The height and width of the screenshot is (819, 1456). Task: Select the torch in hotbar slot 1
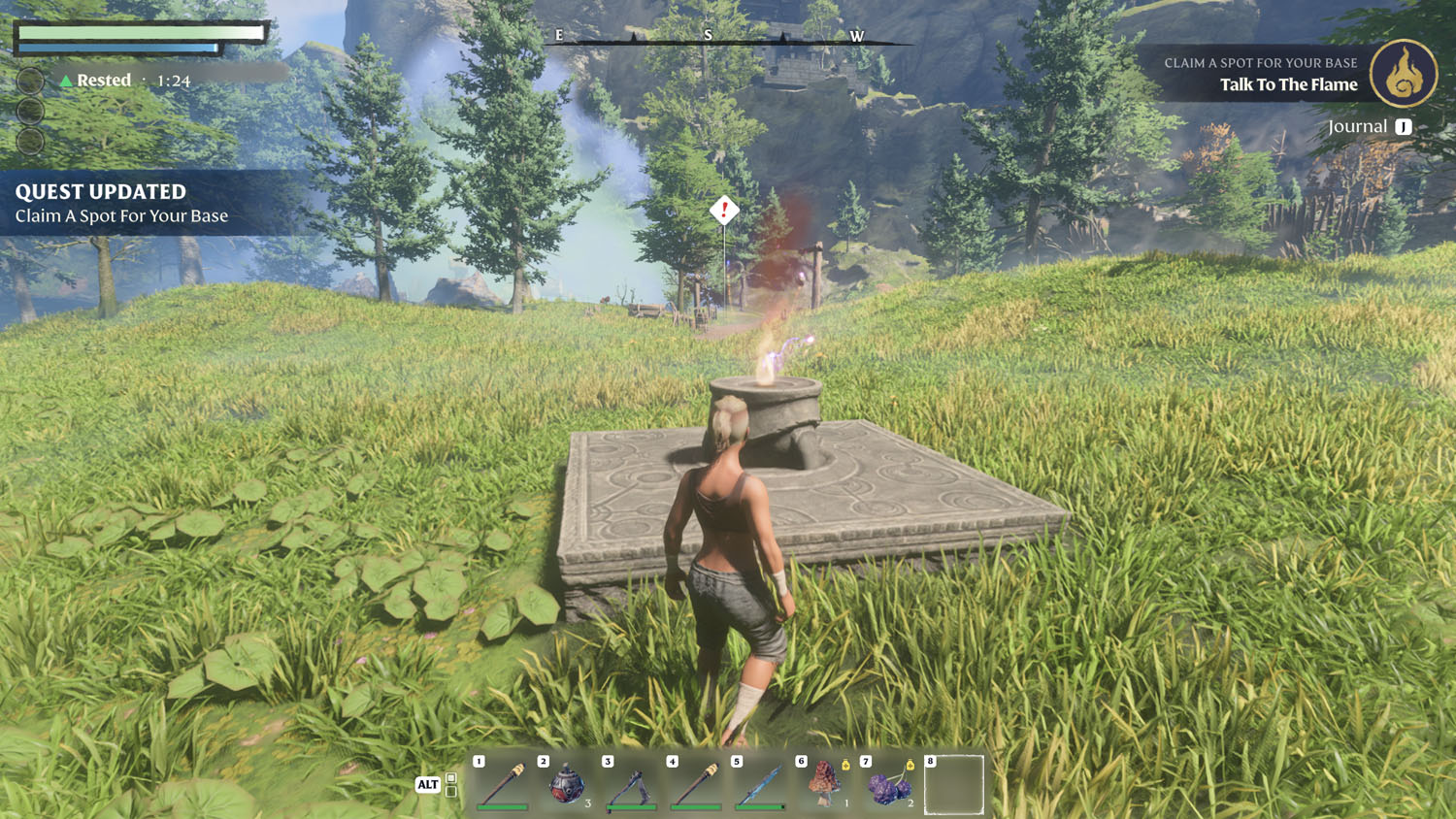(503, 783)
